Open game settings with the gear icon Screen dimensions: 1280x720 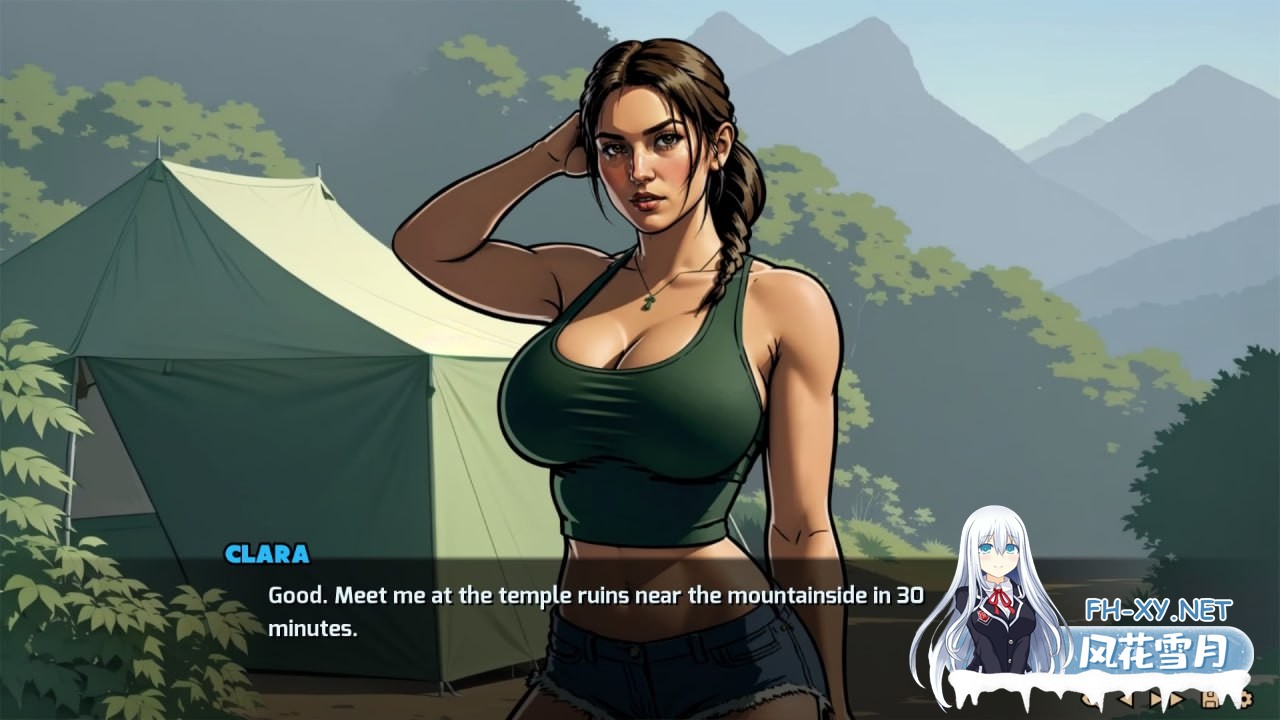(1246, 698)
